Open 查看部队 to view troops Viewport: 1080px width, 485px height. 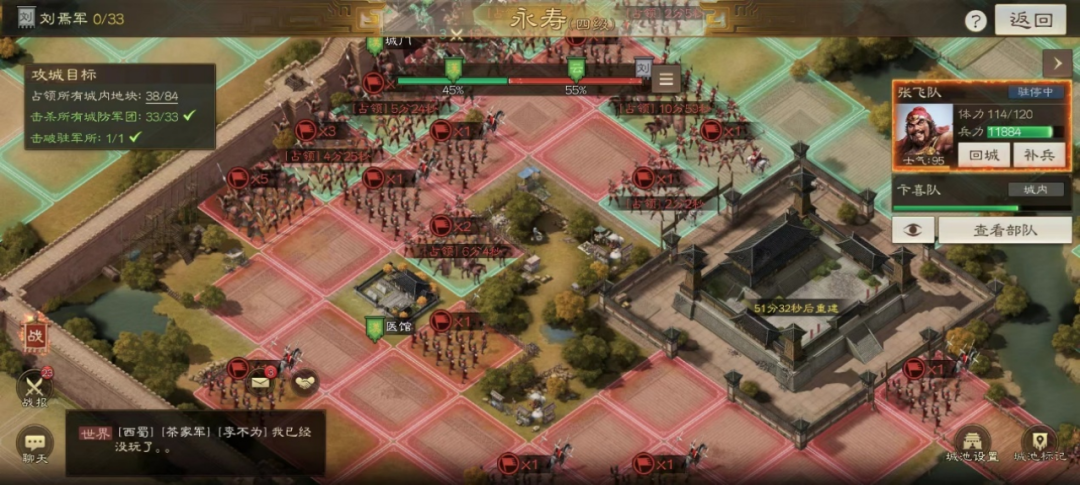1003,230
